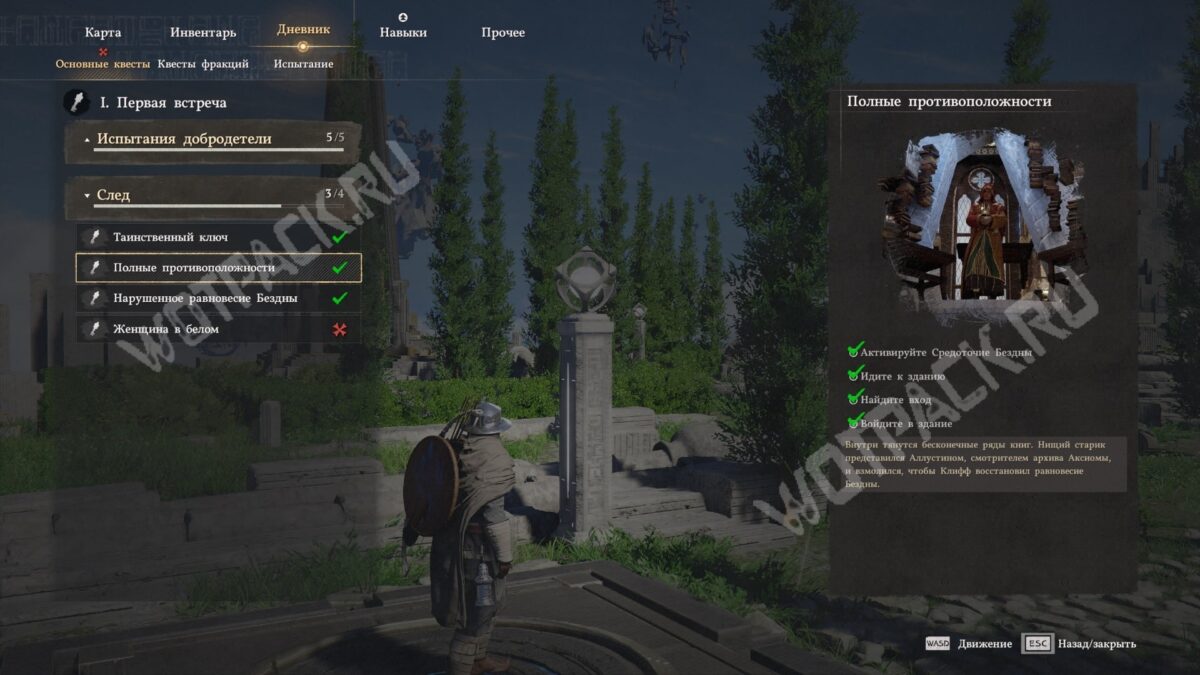View the quest illustration thumbnail
This screenshot has width=1200, height=675.
981,221
